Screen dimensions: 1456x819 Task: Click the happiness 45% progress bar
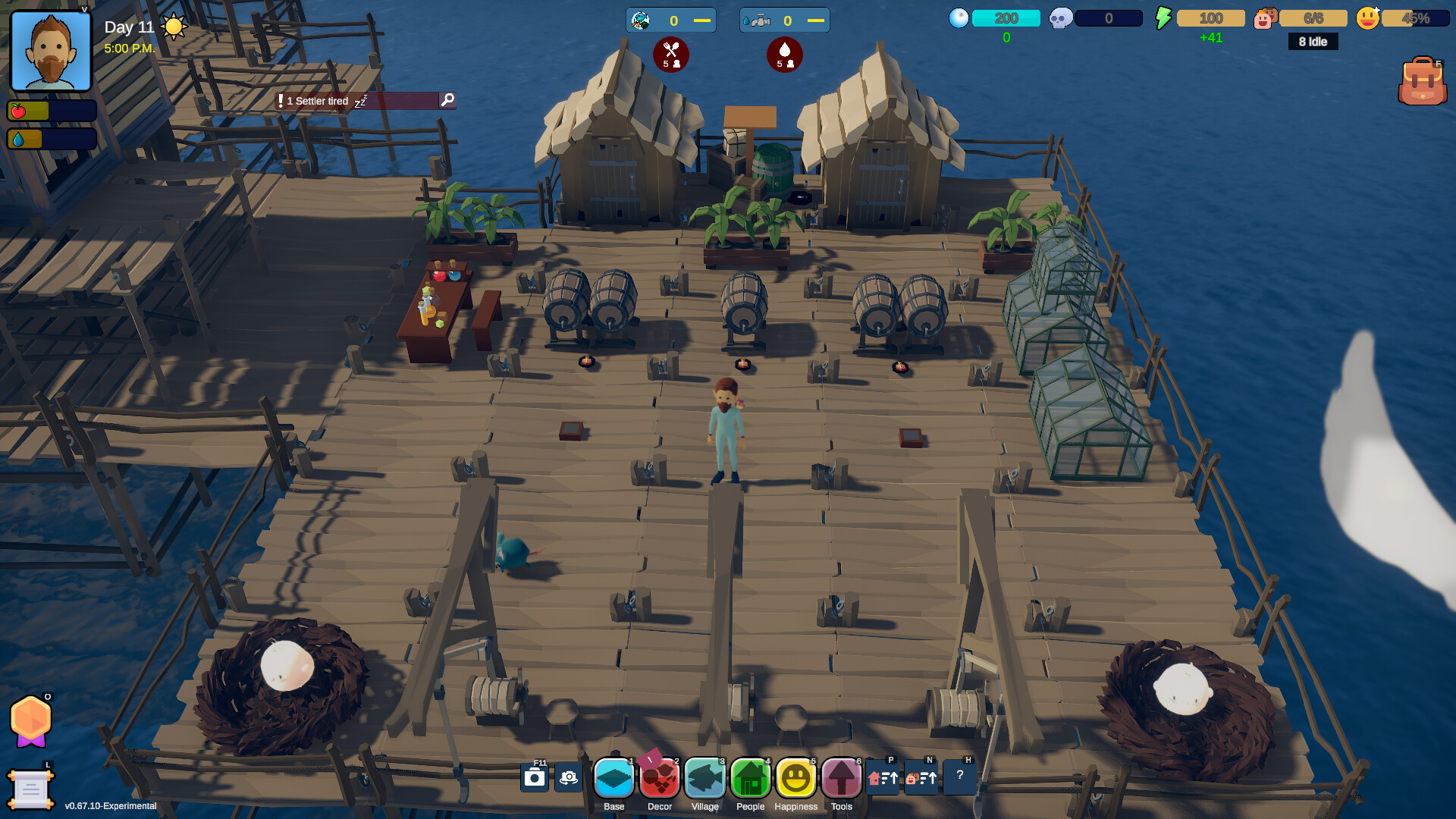[1415, 17]
